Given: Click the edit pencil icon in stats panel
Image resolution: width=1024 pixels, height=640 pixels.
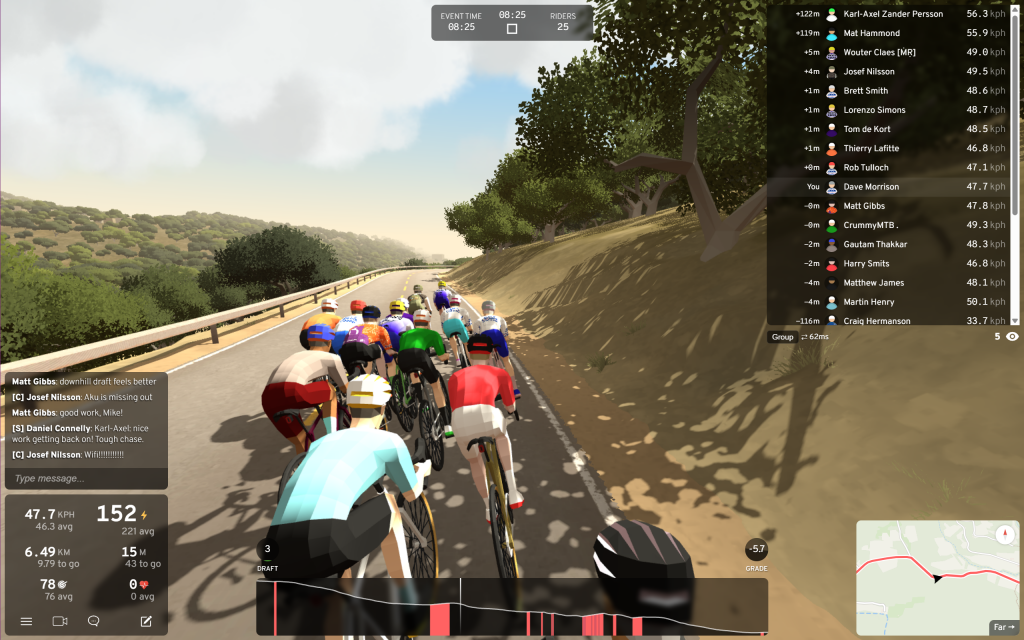Looking at the screenshot, I should [x=146, y=621].
